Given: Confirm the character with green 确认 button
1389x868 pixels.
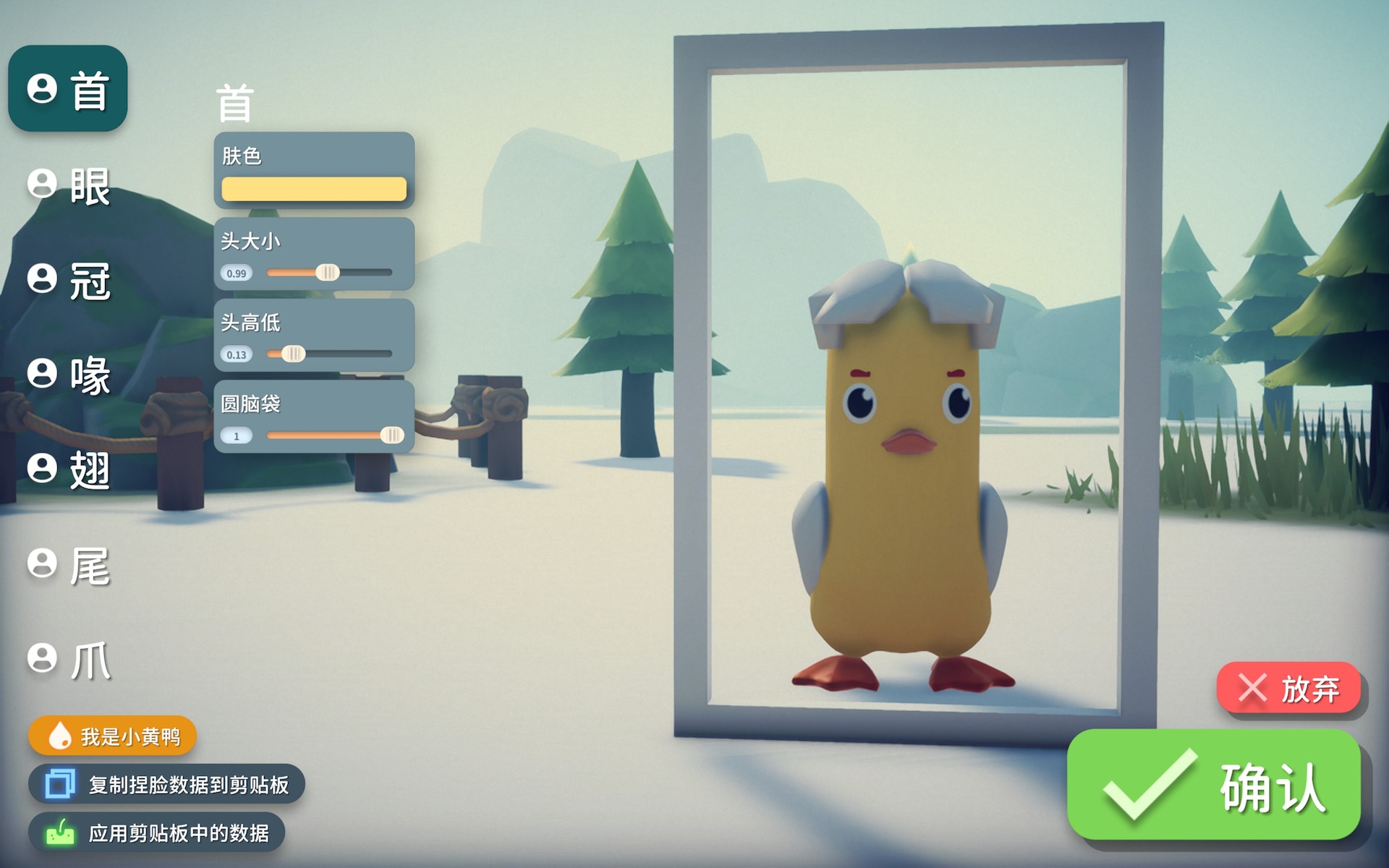Looking at the screenshot, I should click(x=1213, y=786).
